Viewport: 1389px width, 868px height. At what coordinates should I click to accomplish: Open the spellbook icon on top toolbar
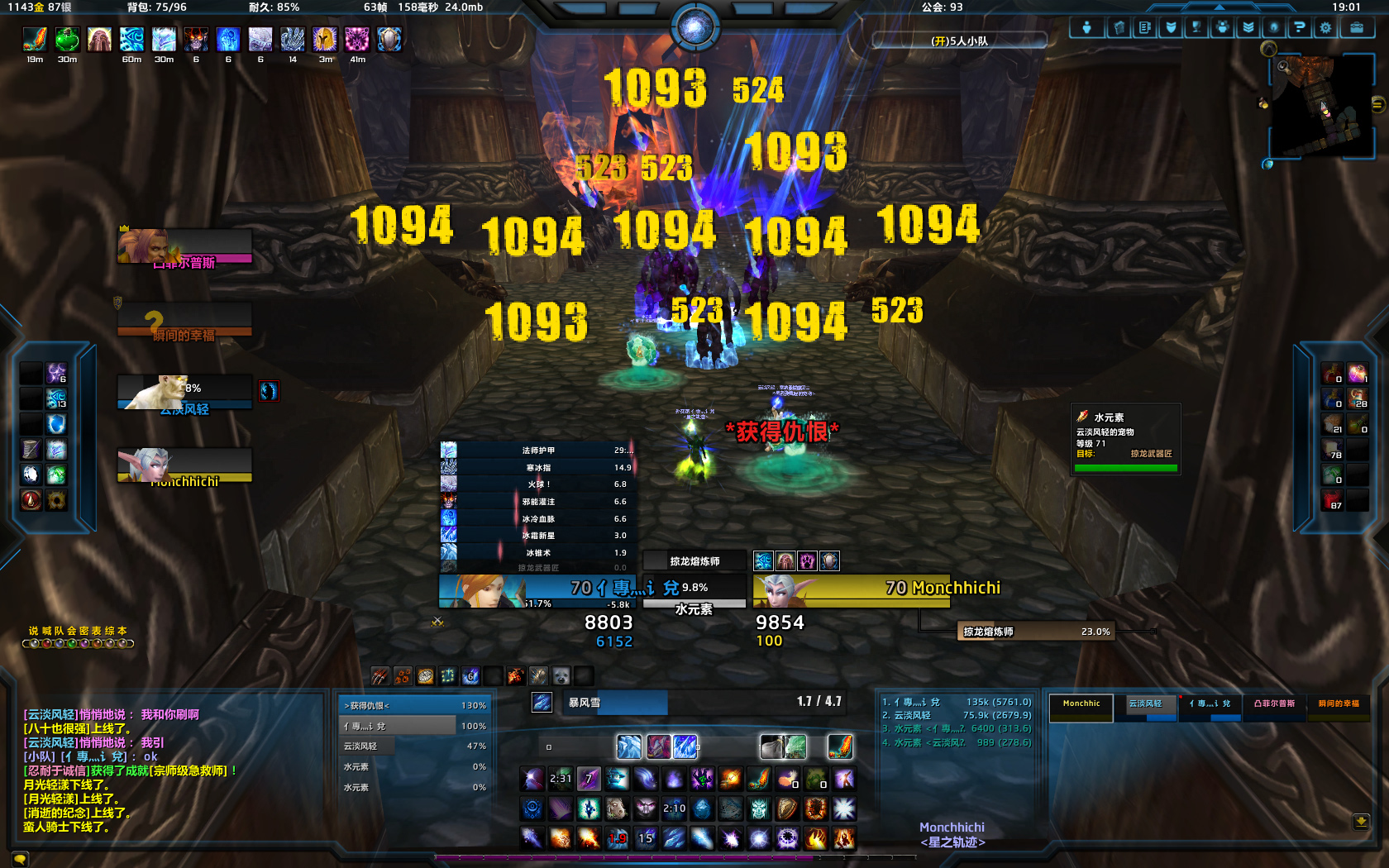pos(1118,27)
